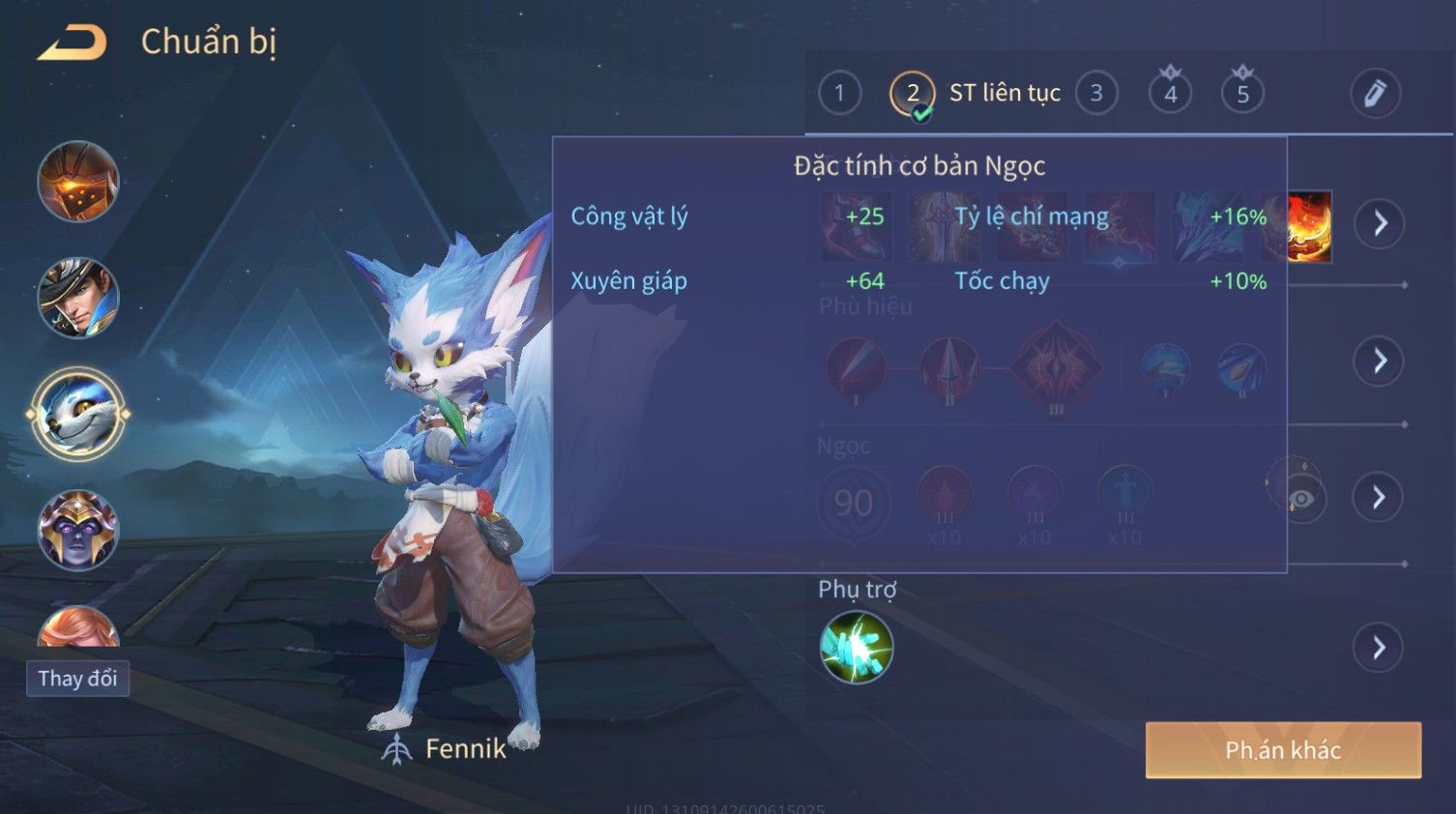Image resolution: width=1456 pixels, height=814 pixels.
Task: Open the Phụ trợ selection arrow
Action: pyautogui.click(x=1380, y=647)
